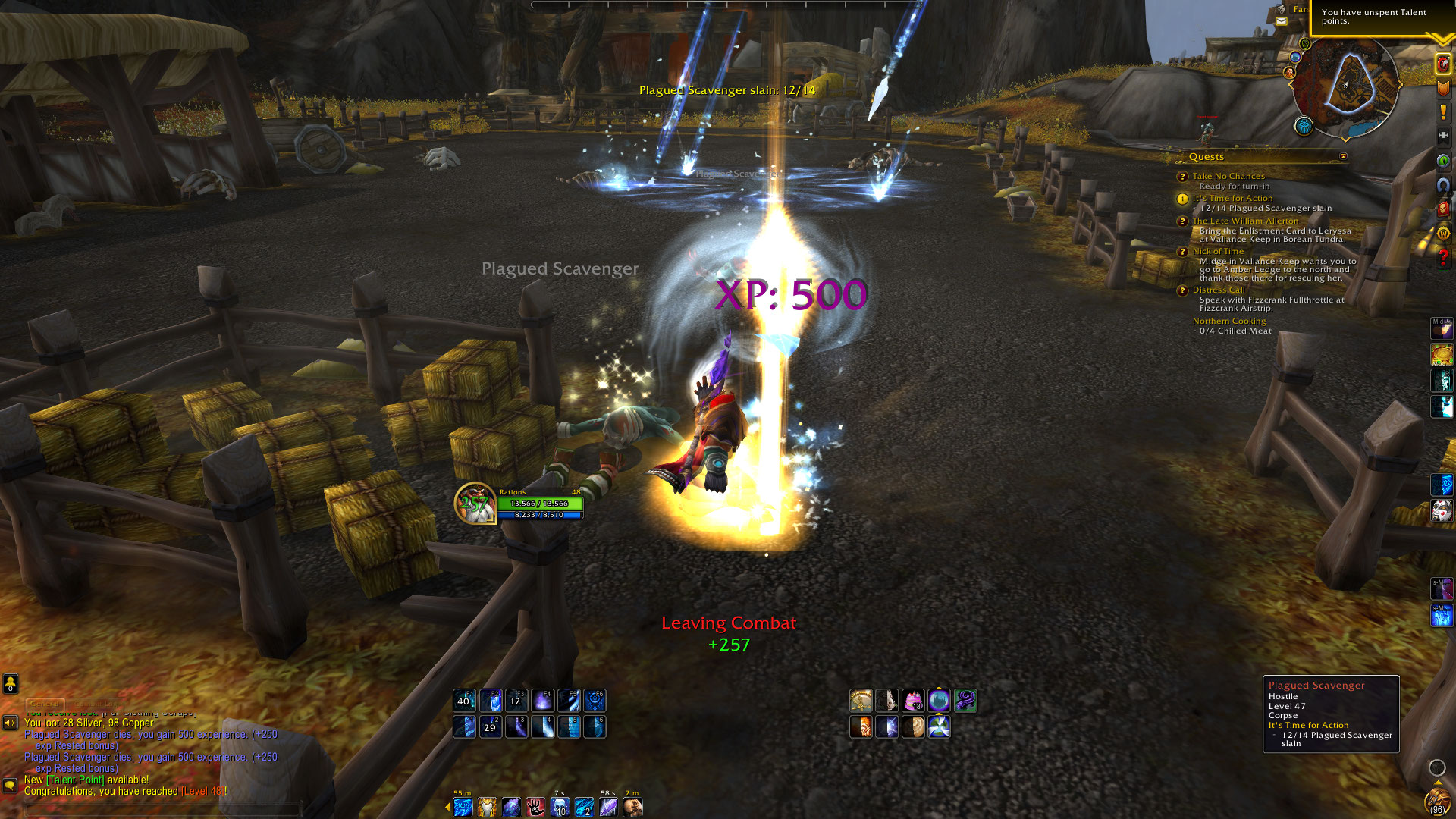Use the pink birthday cake item
Image resolution: width=1456 pixels, height=819 pixels.
pos(913,701)
